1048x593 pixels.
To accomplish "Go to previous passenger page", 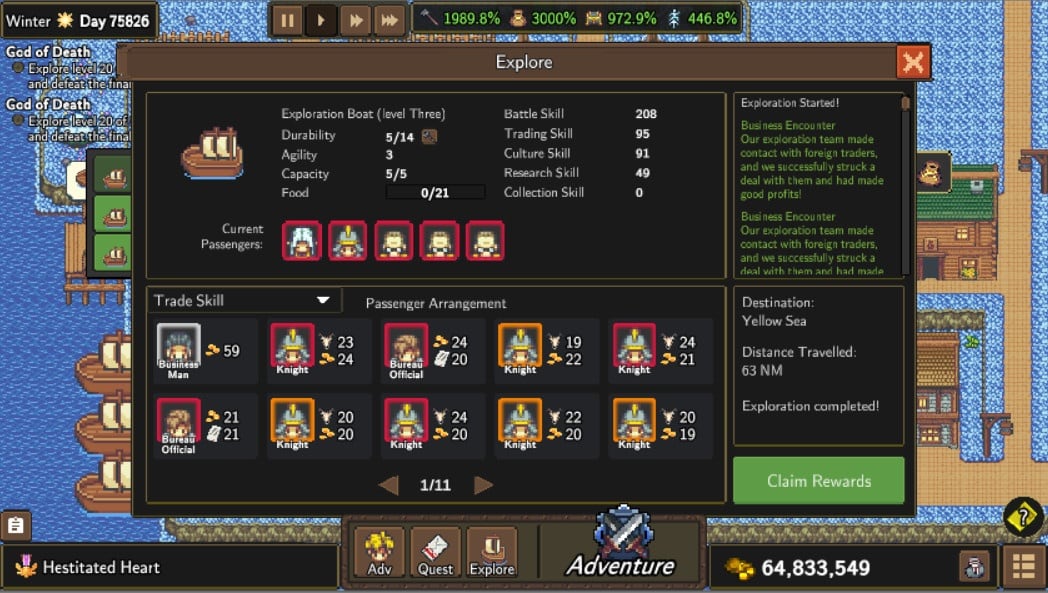I will coord(388,485).
